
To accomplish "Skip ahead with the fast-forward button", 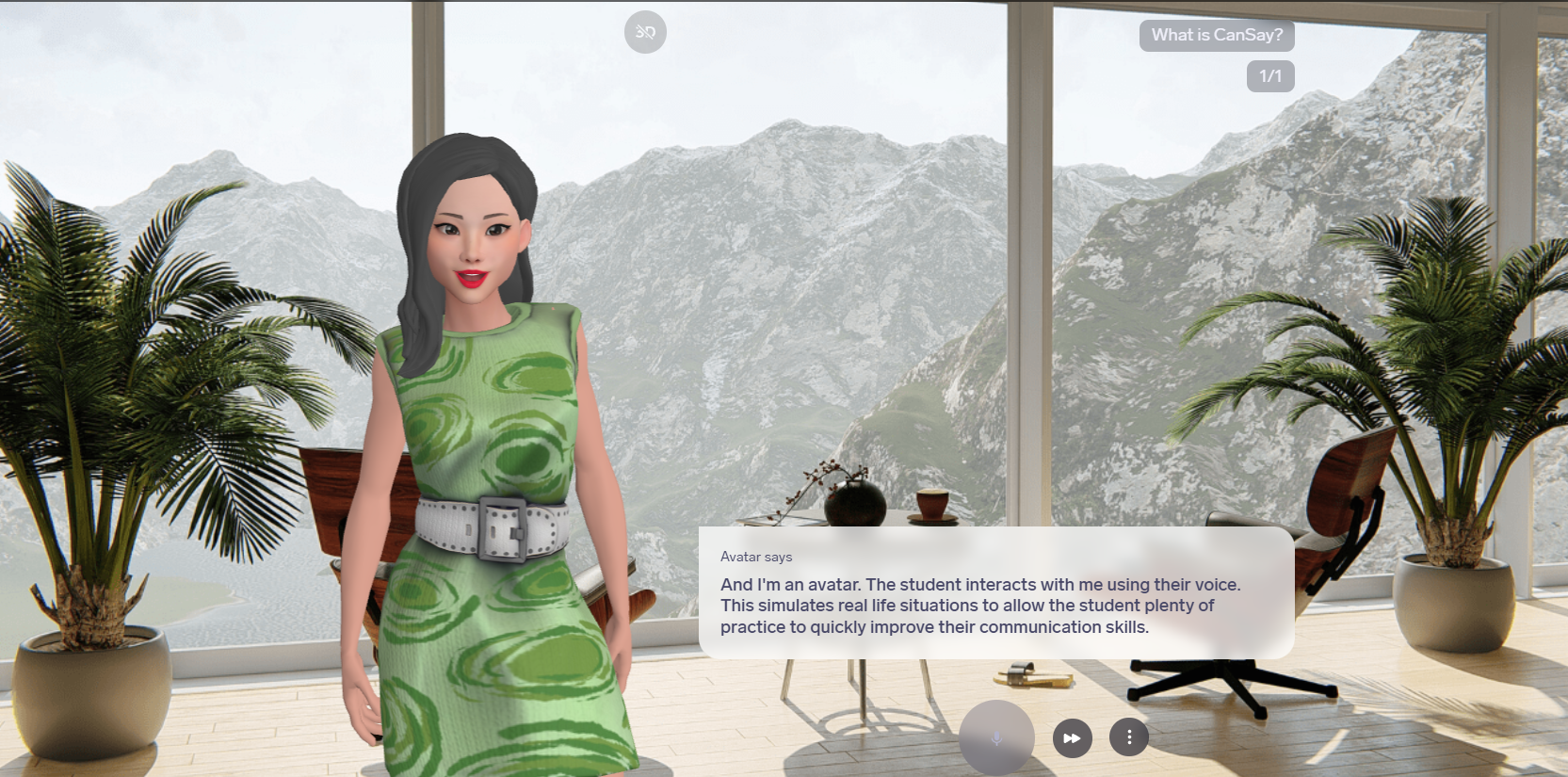I will 1073,738.
